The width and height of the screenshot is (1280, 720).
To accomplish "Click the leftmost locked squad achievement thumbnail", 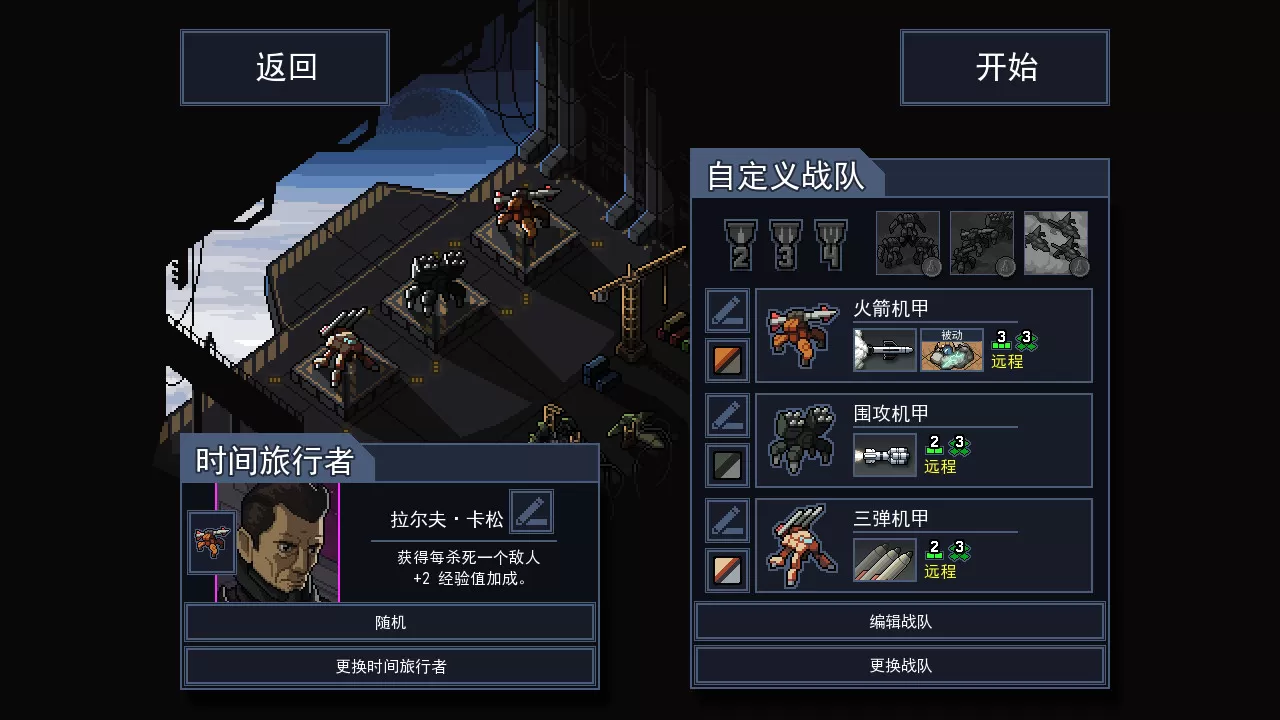I will click(908, 243).
